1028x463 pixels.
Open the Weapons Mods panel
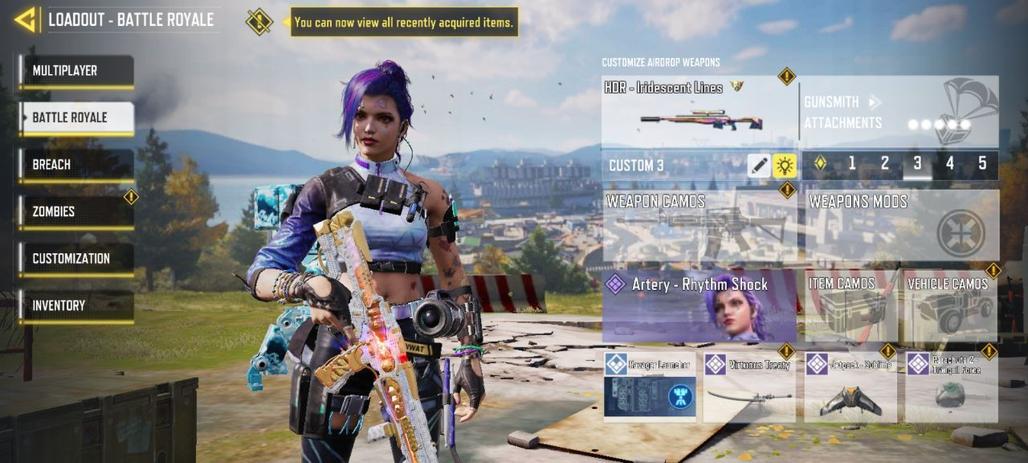tap(900, 226)
